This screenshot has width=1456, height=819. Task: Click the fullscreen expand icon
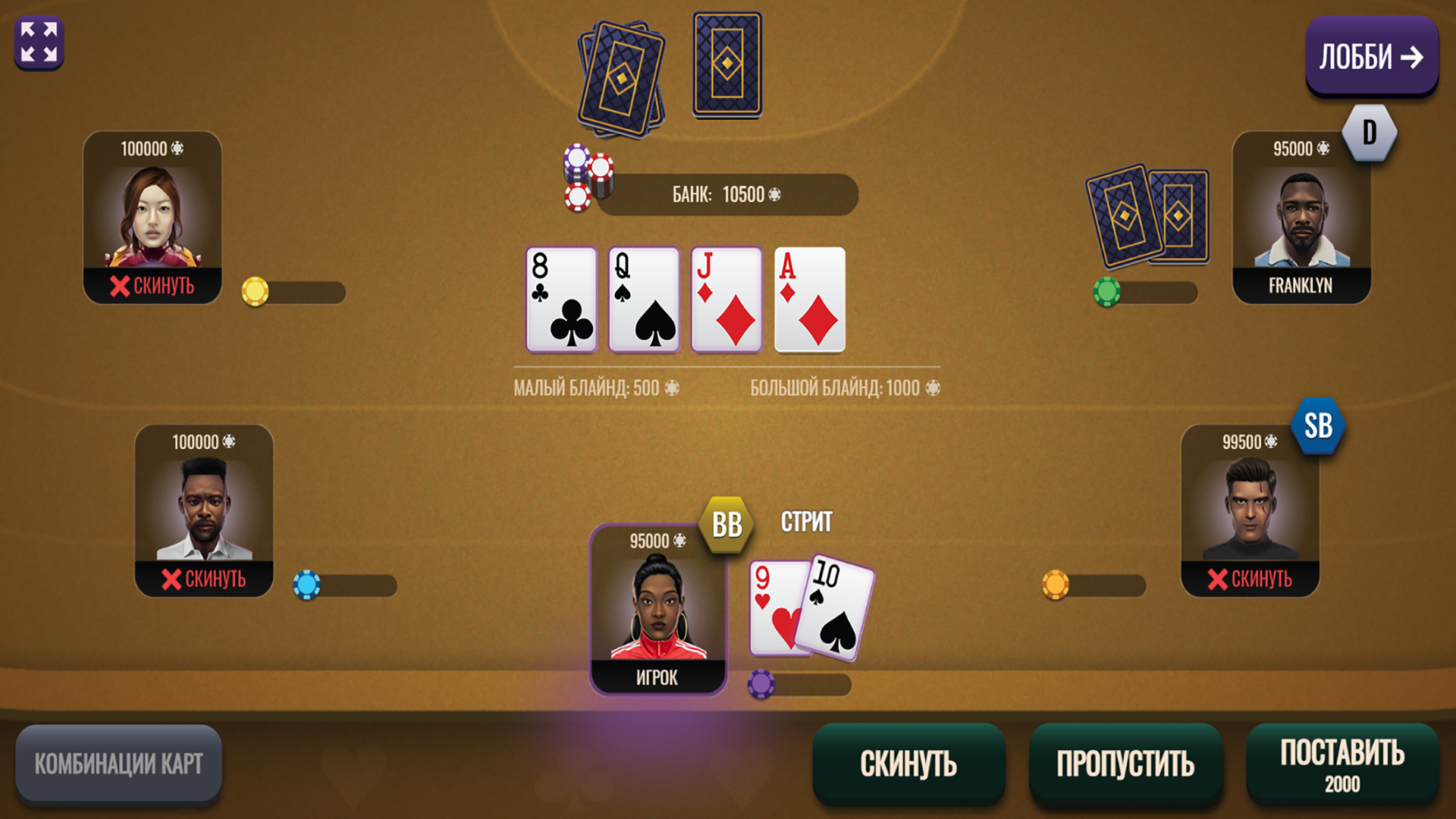39,42
